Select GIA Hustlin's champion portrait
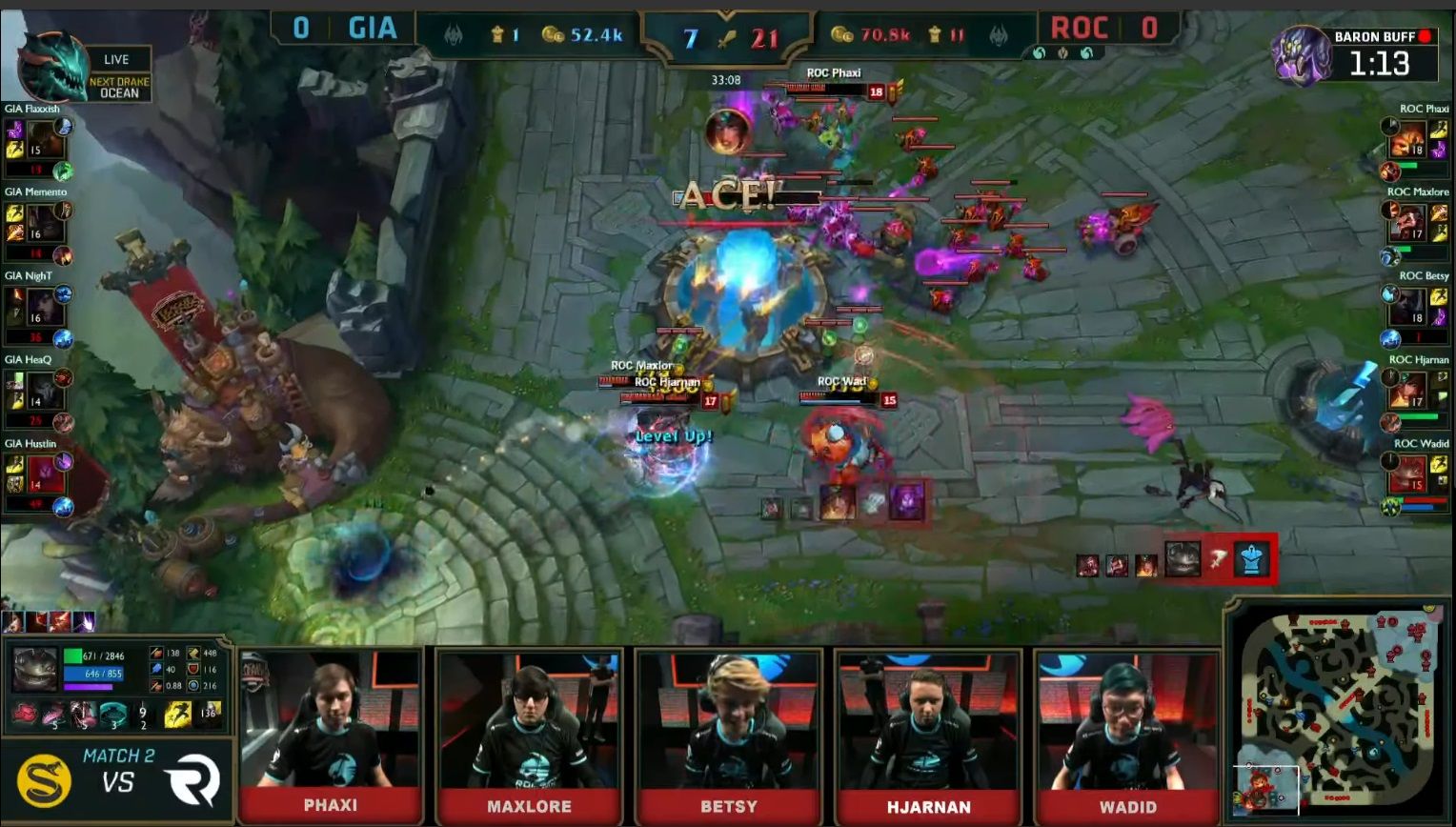Image resolution: width=1456 pixels, height=827 pixels. tap(44, 474)
